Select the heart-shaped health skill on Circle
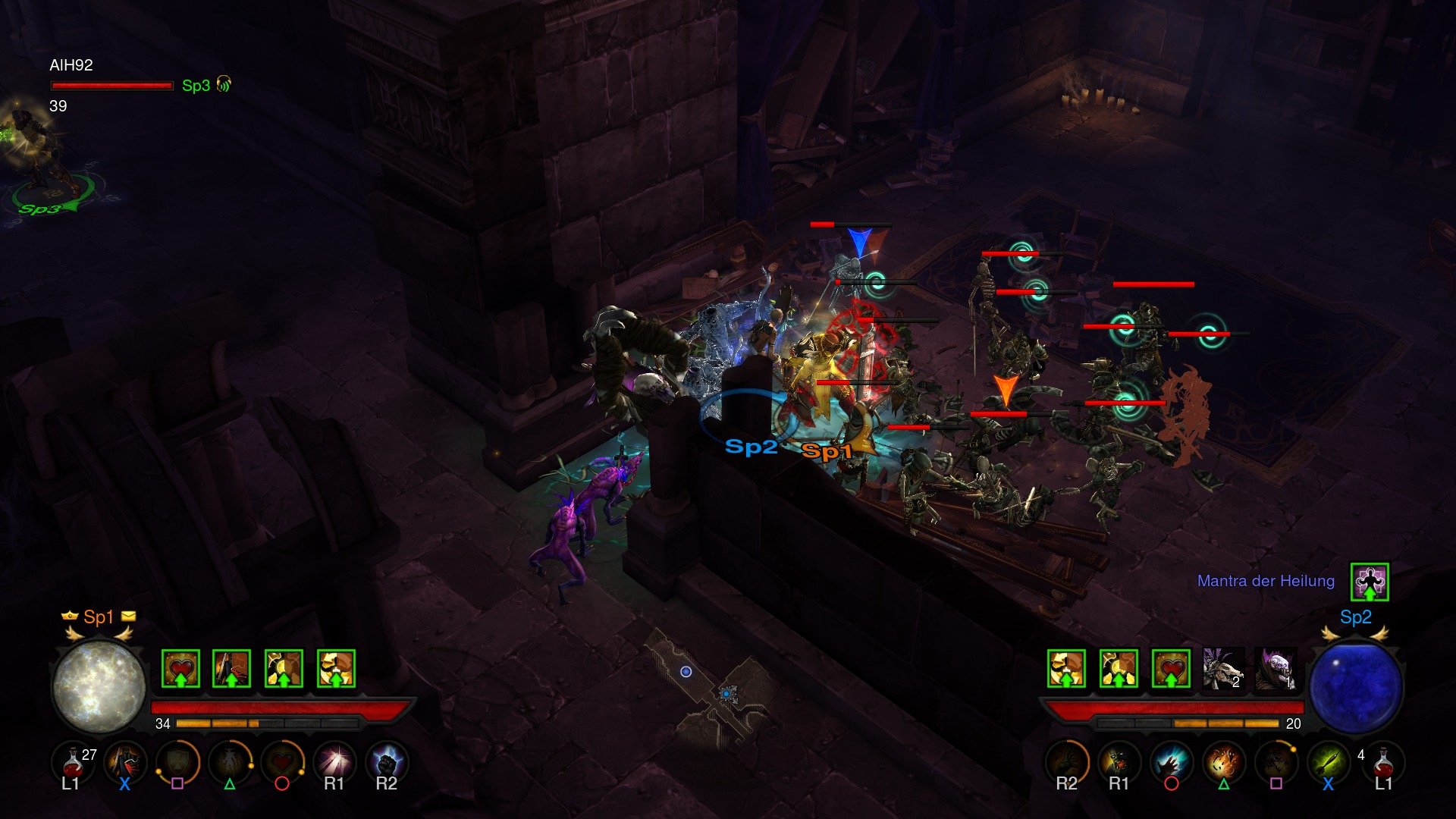 281,762
